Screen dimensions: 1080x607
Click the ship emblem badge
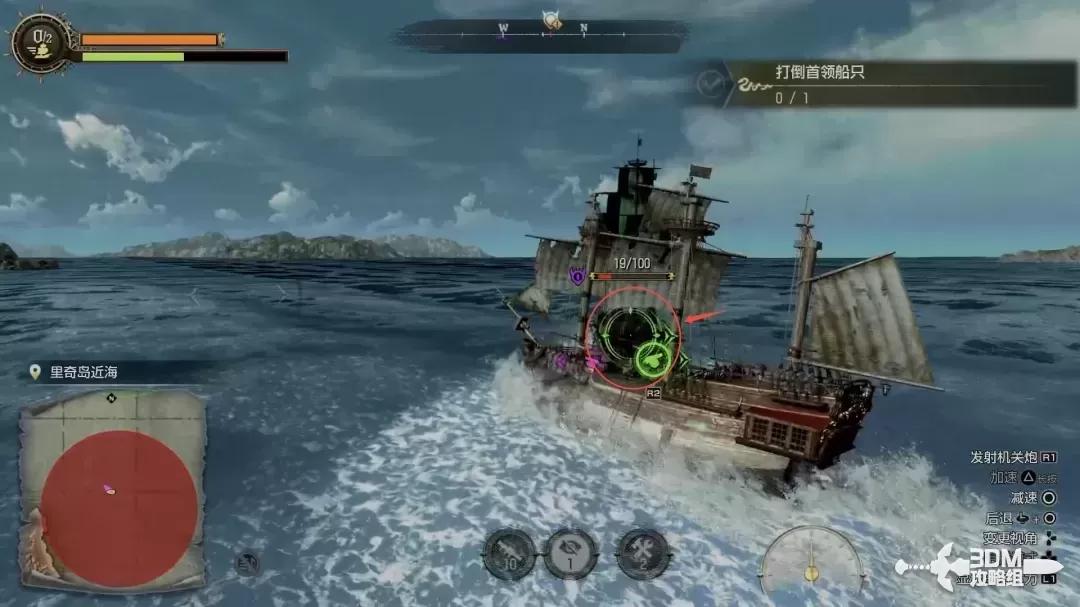[x=41, y=42]
